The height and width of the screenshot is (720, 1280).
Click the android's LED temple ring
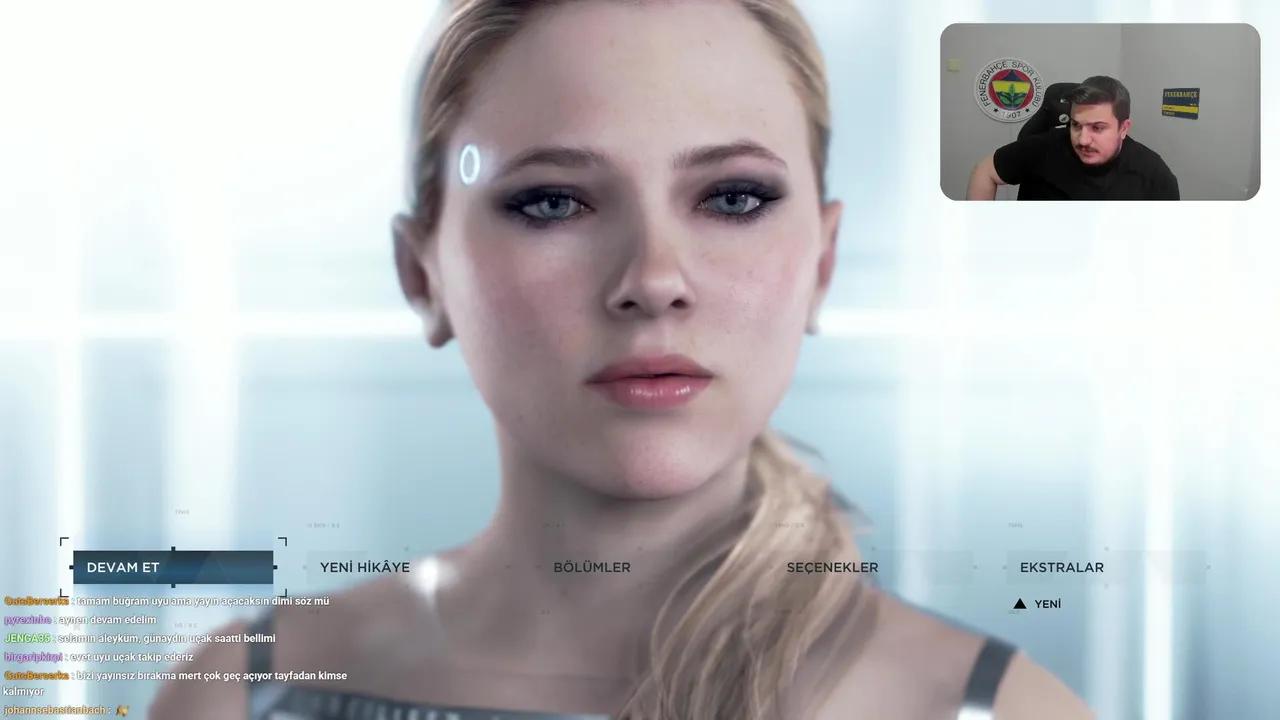pos(470,163)
